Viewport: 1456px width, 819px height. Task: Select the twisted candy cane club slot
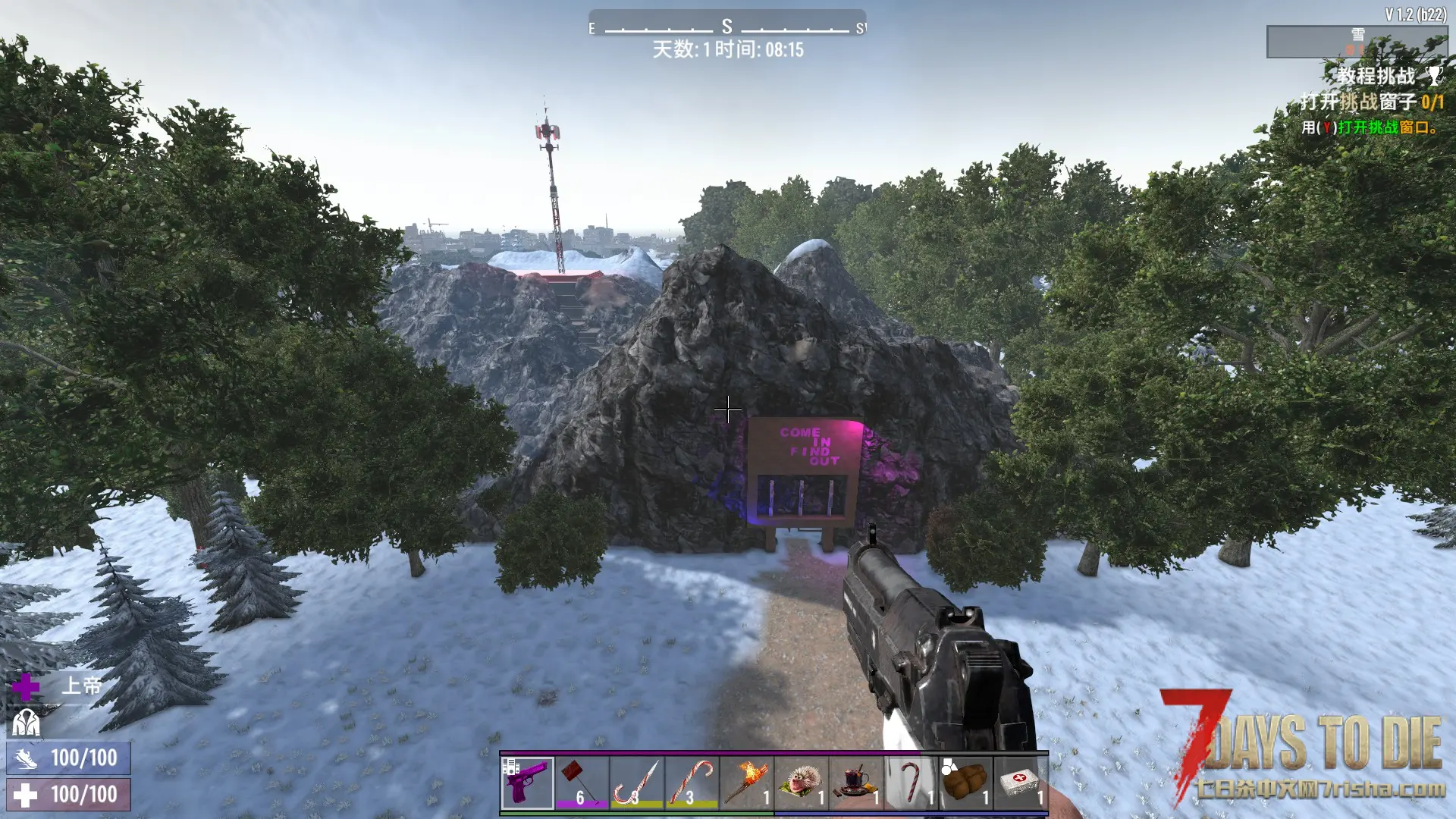click(x=692, y=783)
